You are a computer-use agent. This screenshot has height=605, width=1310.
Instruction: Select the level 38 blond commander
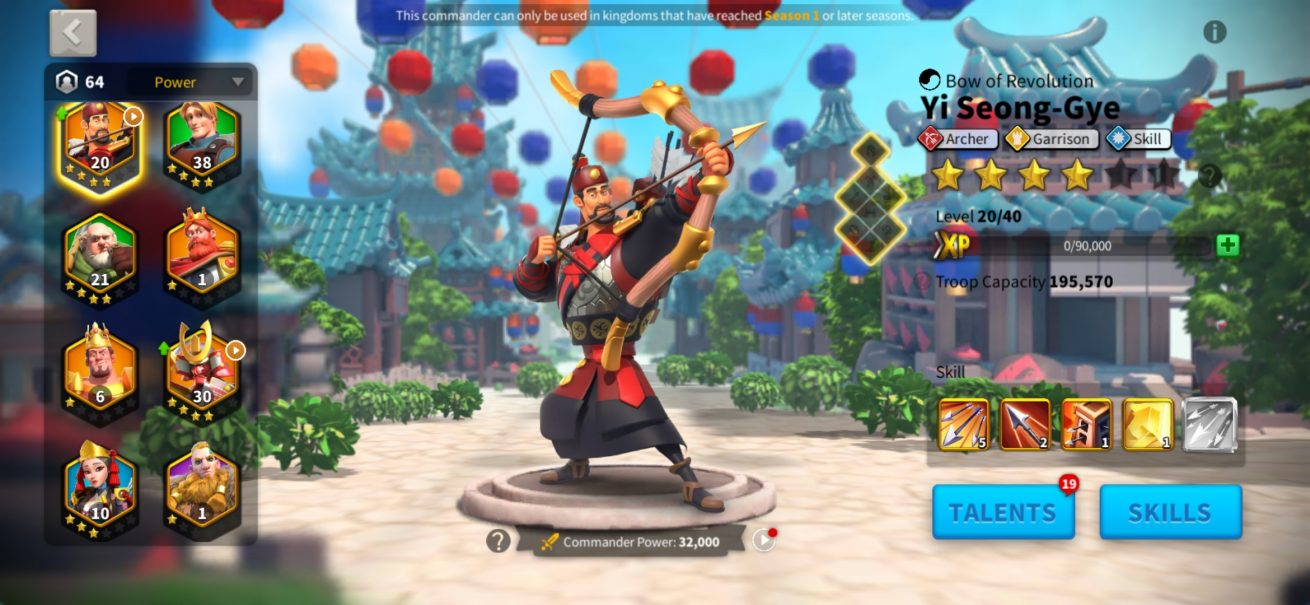202,146
